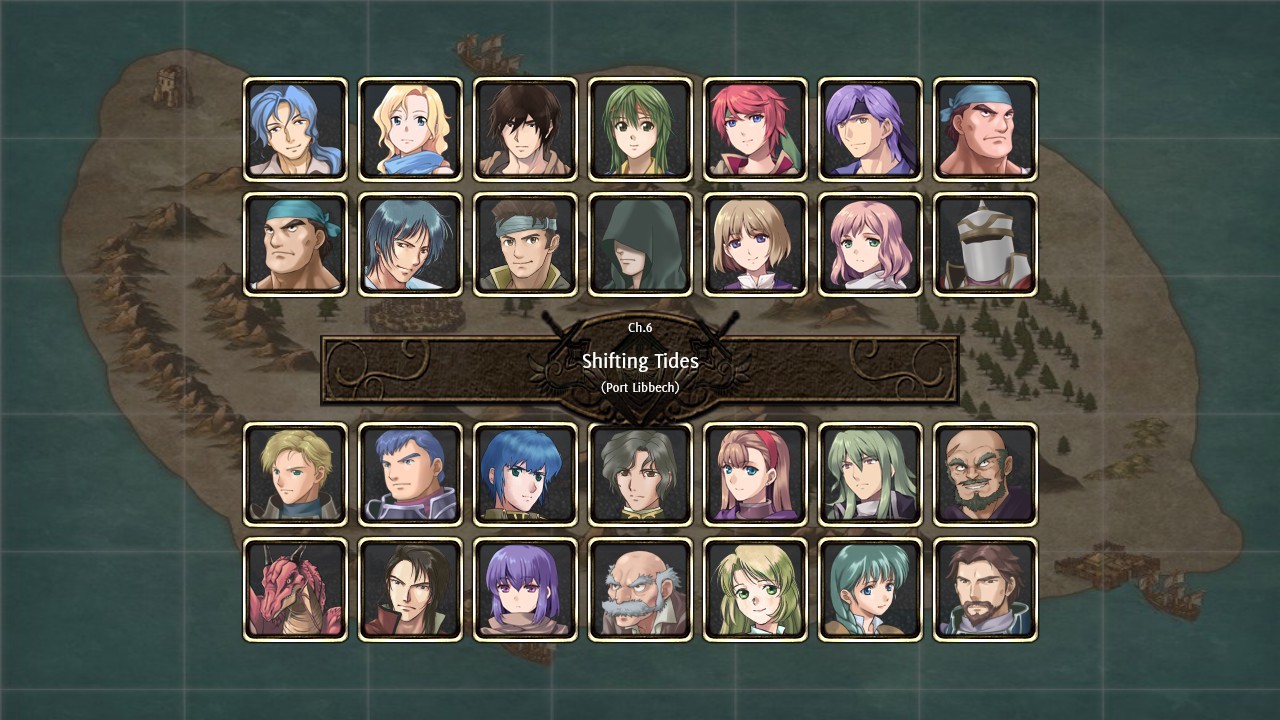Select the elderly man with white mustache
The height and width of the screenshot is (720, 1280).
click(x=640, y=587)
